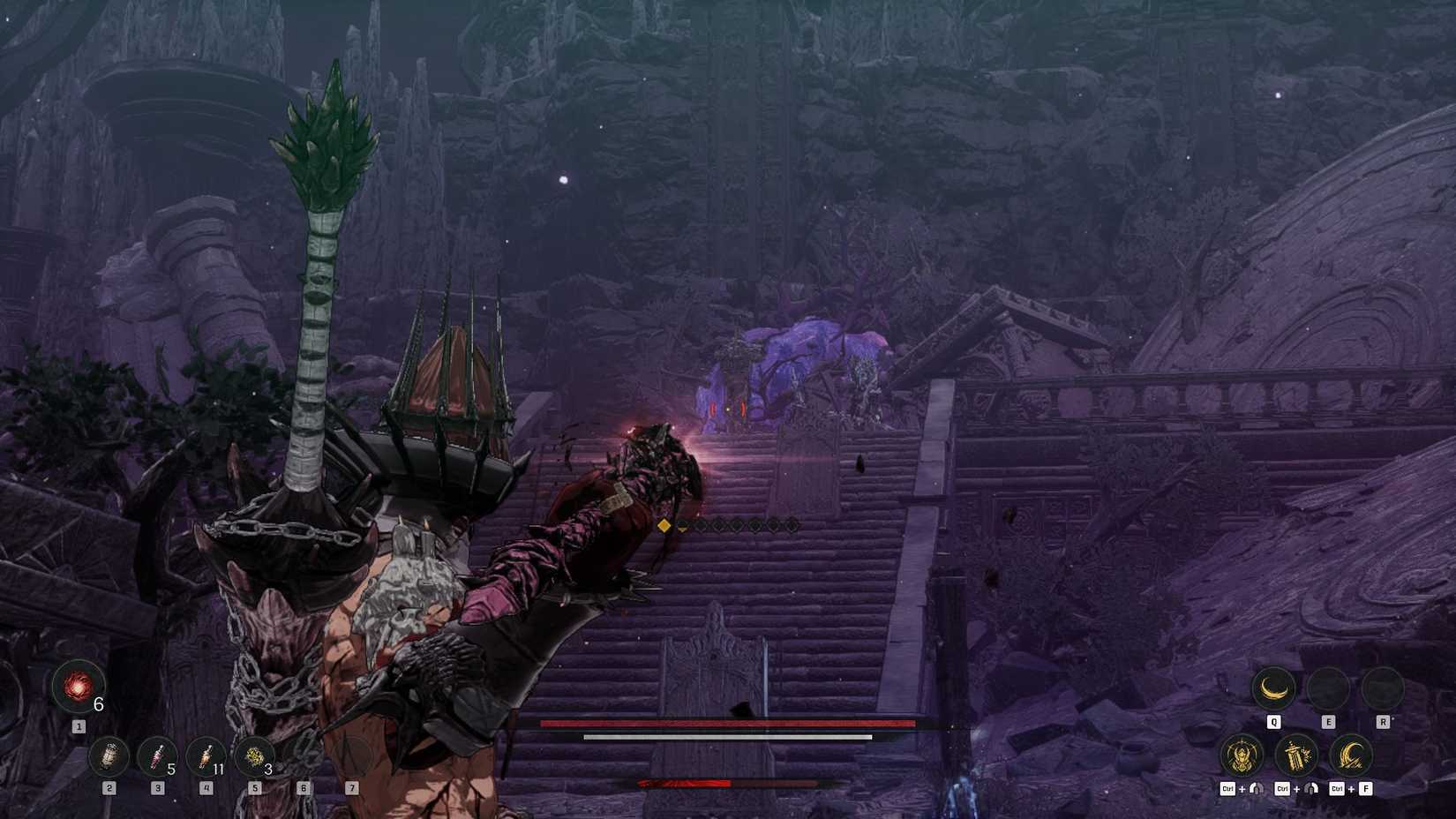Click the yellow herb item in slot 5
Screen dimensions: 1456x819
tap(255, 756)
